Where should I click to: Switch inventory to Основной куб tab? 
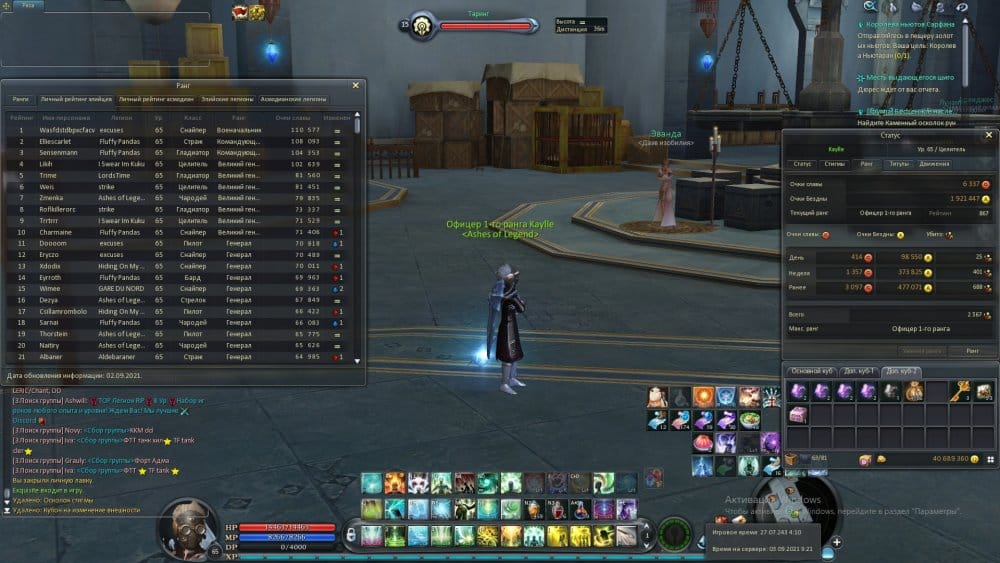tap(812, 371)
